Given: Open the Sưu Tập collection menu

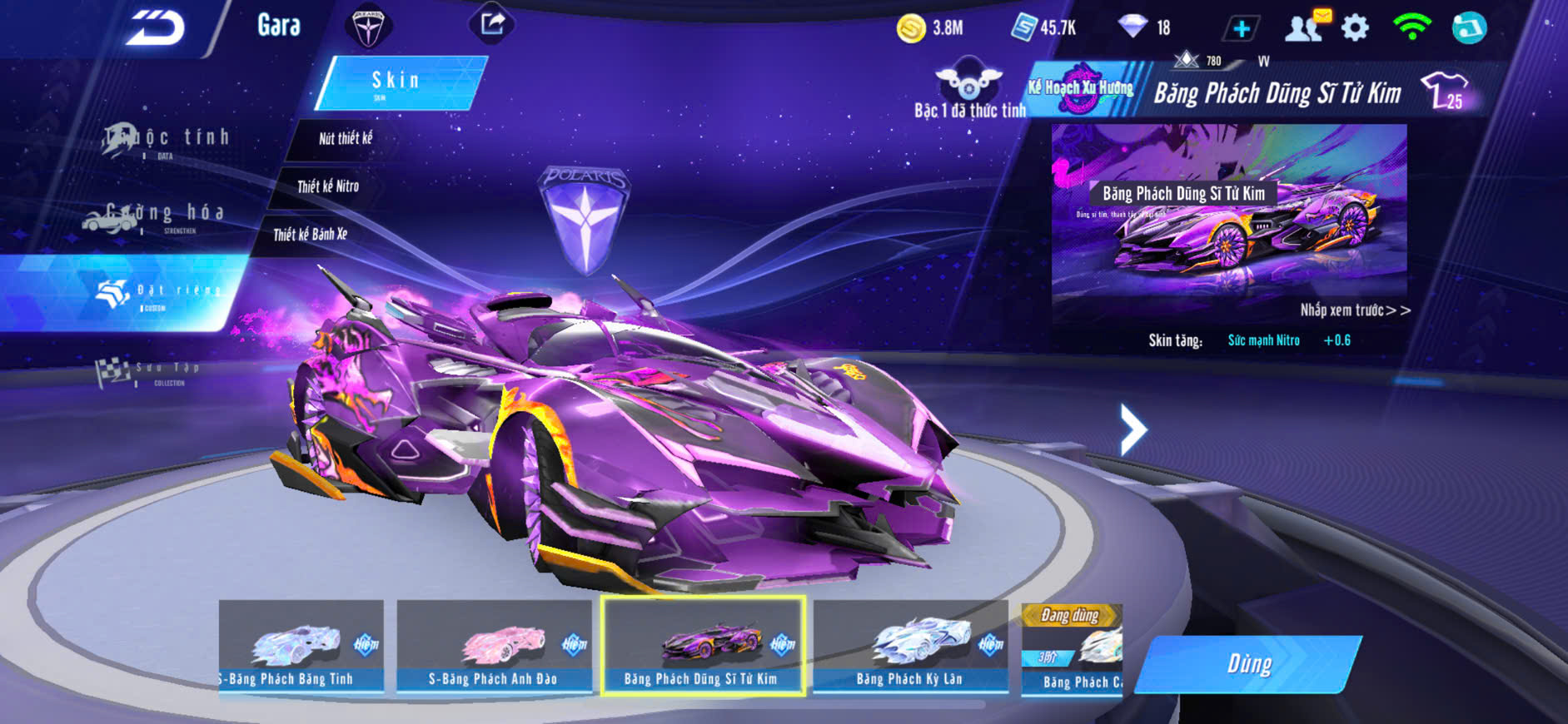Looking at the screenshot, I should pos(150,371).
